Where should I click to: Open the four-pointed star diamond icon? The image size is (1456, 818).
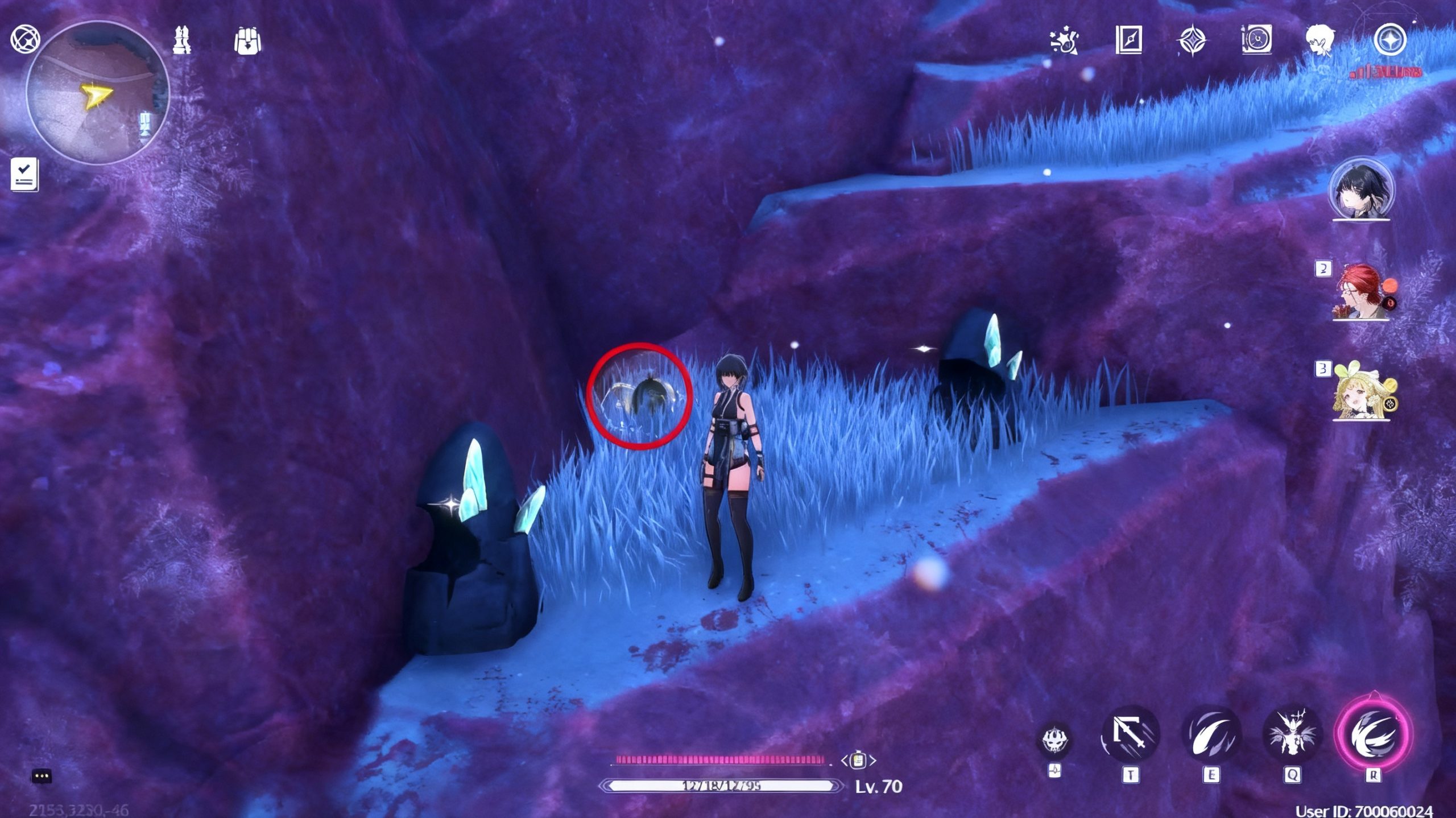coord(1192,41)
